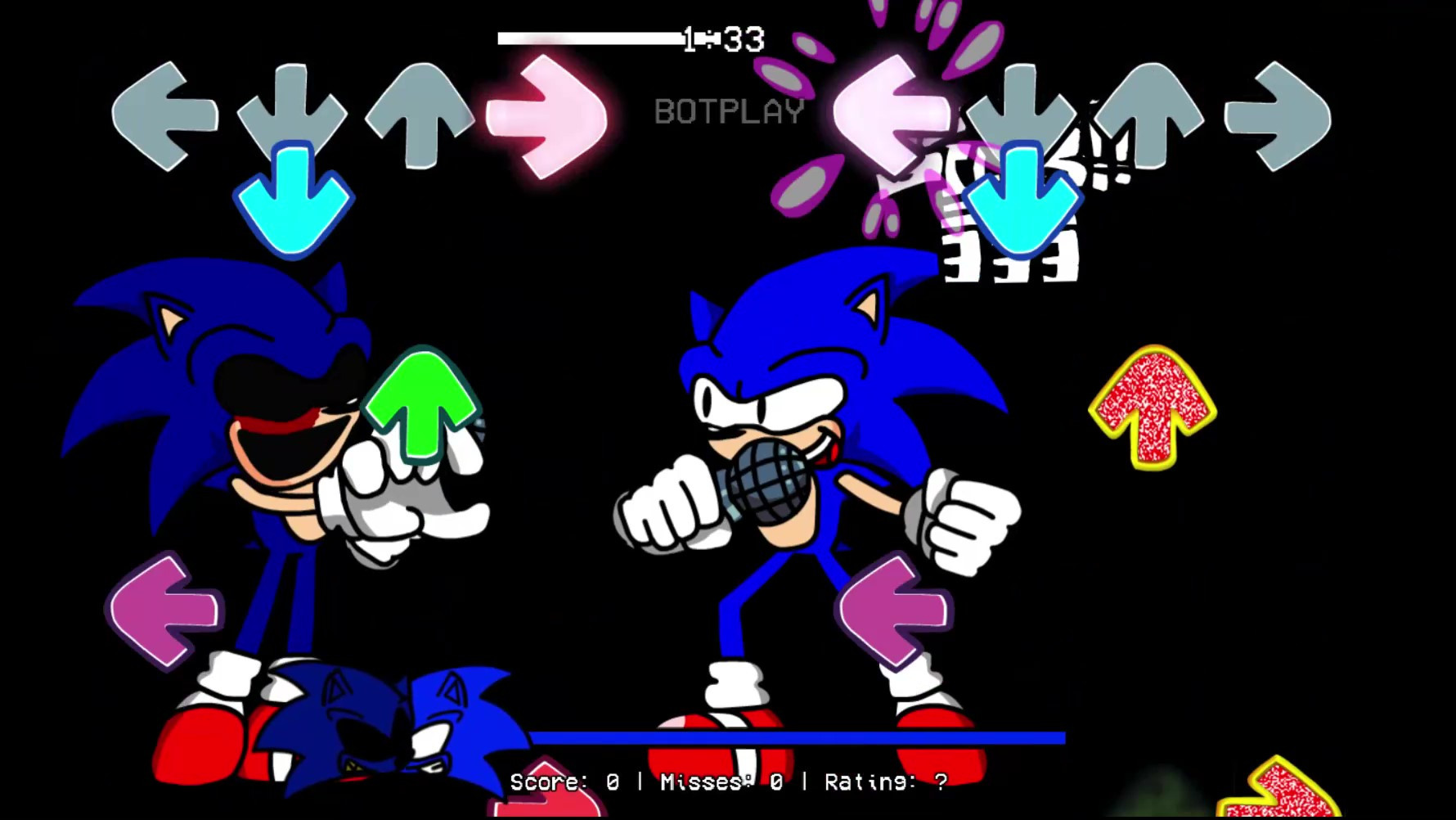1456x820 pixels.
Task: Click the 1:33 song timer display
Action: pos(721,38)
